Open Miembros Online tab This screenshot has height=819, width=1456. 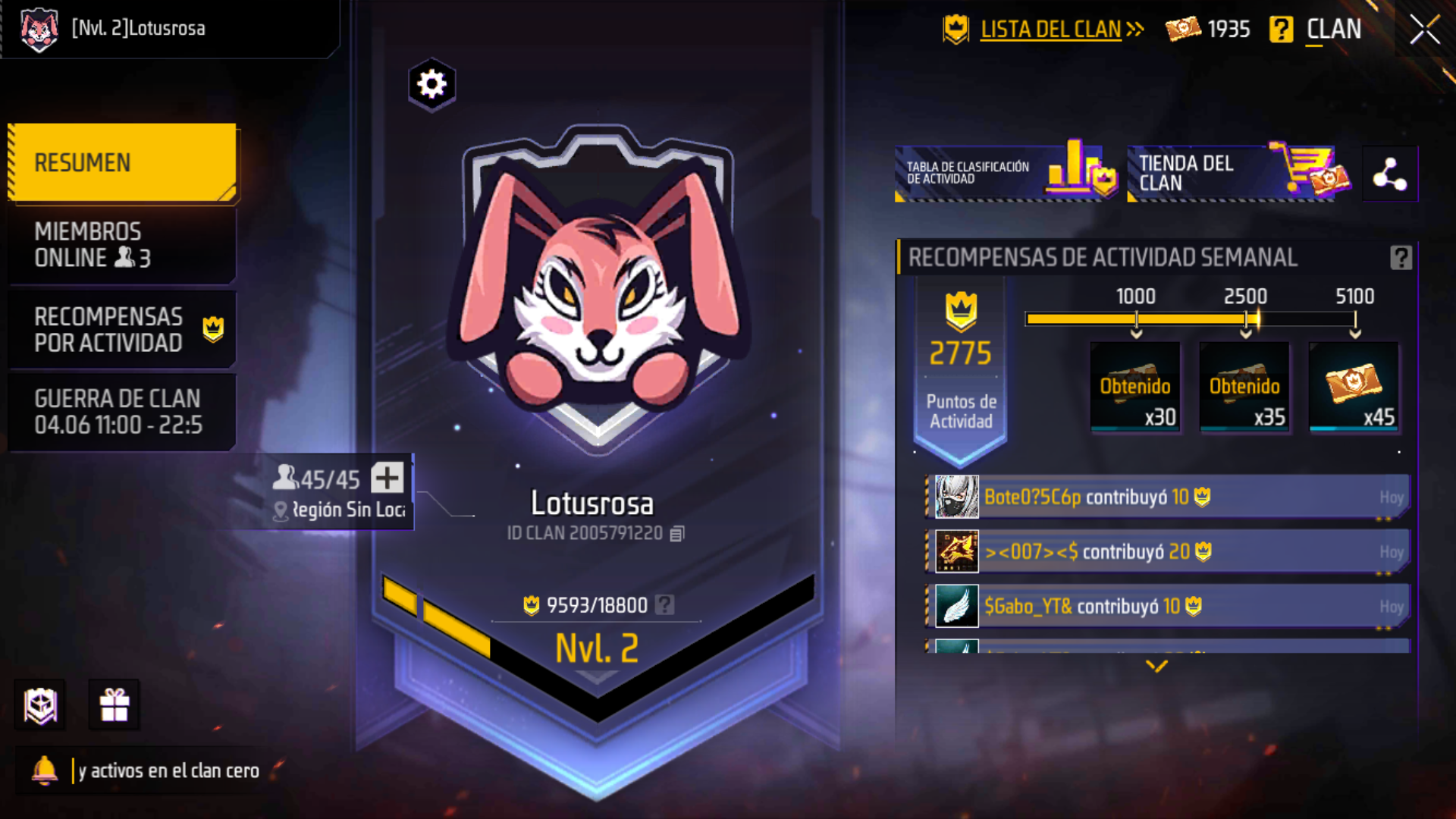[x=121, y=245]
